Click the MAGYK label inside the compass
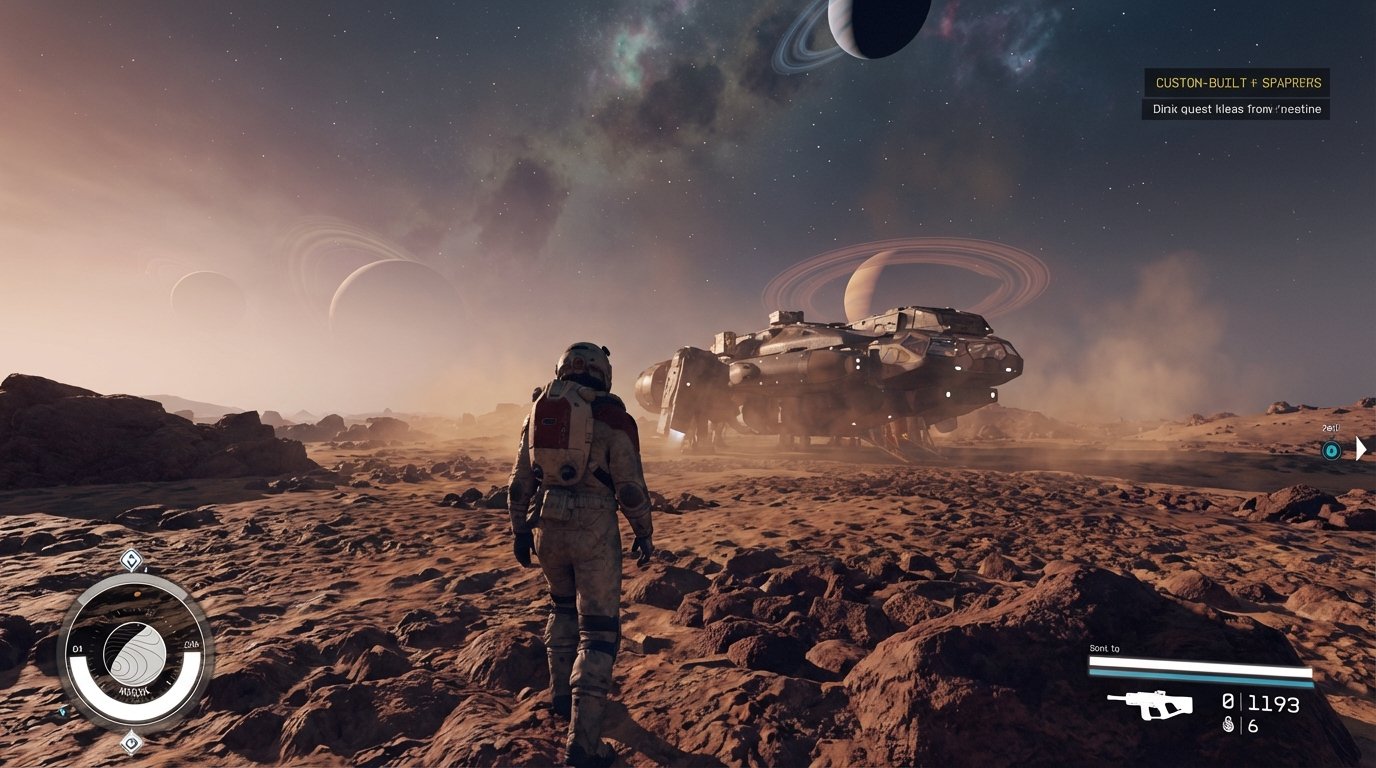This screenshot has height=768, width=1376. point(134,690)
